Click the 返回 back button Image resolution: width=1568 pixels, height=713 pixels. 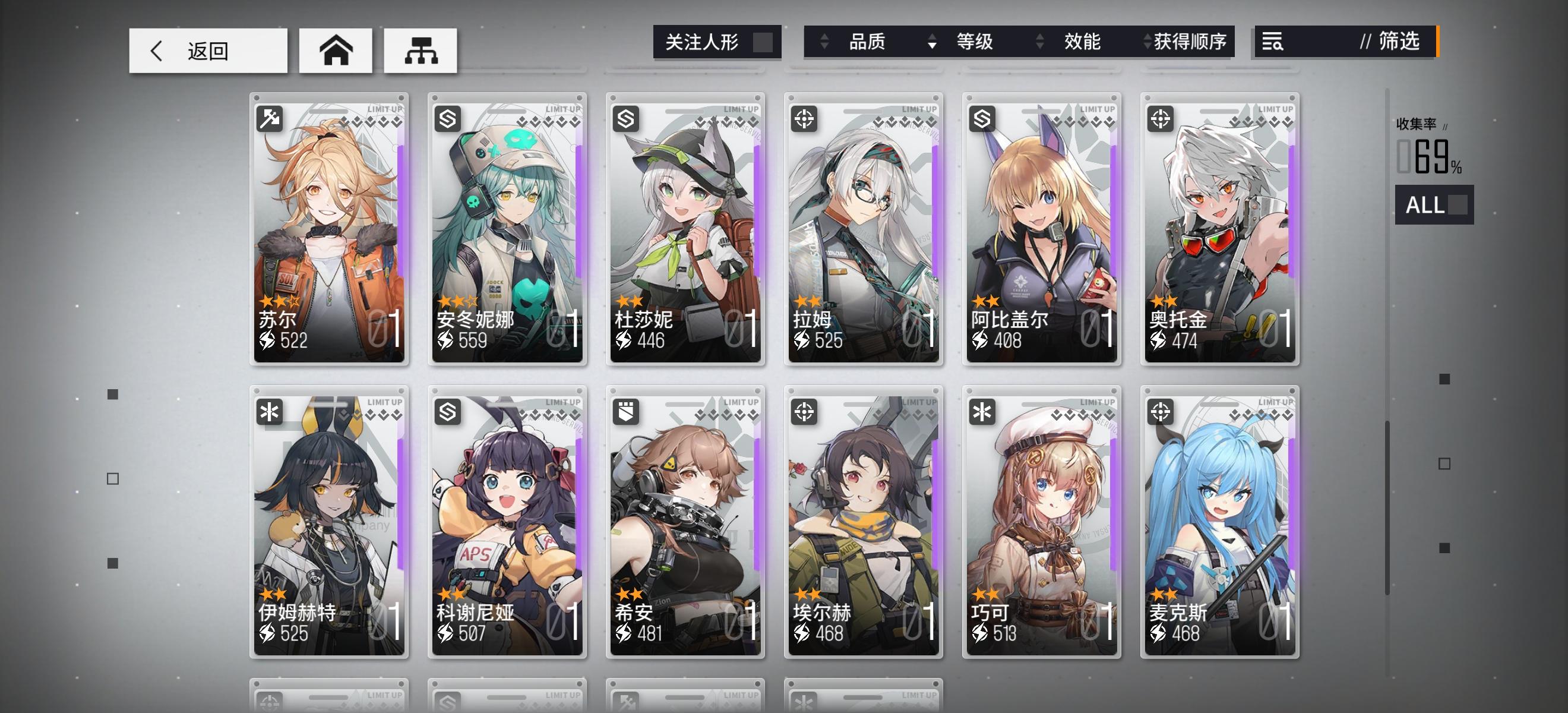point(207,51)
